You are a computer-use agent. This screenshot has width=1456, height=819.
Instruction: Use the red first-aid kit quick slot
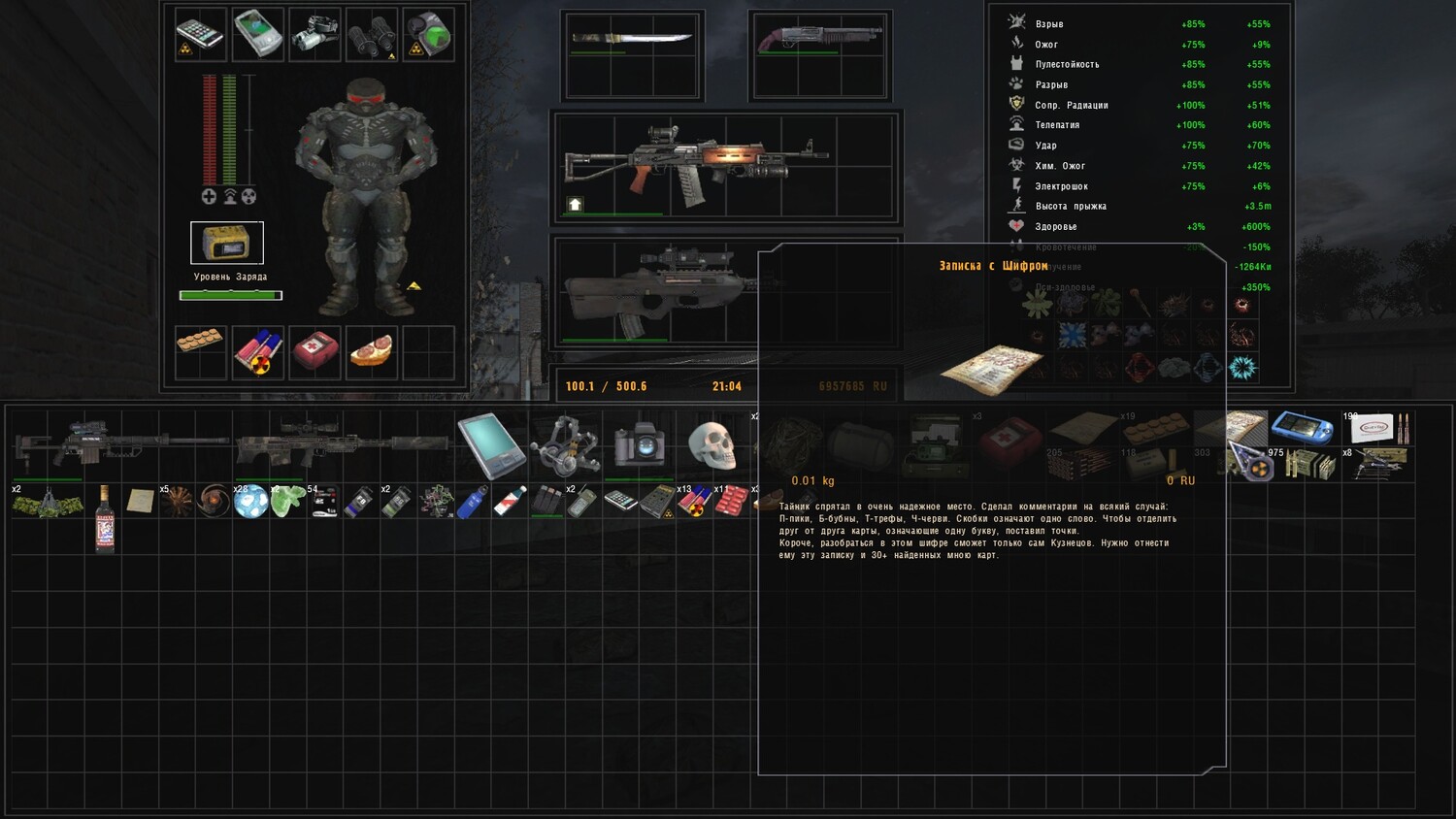315,352
